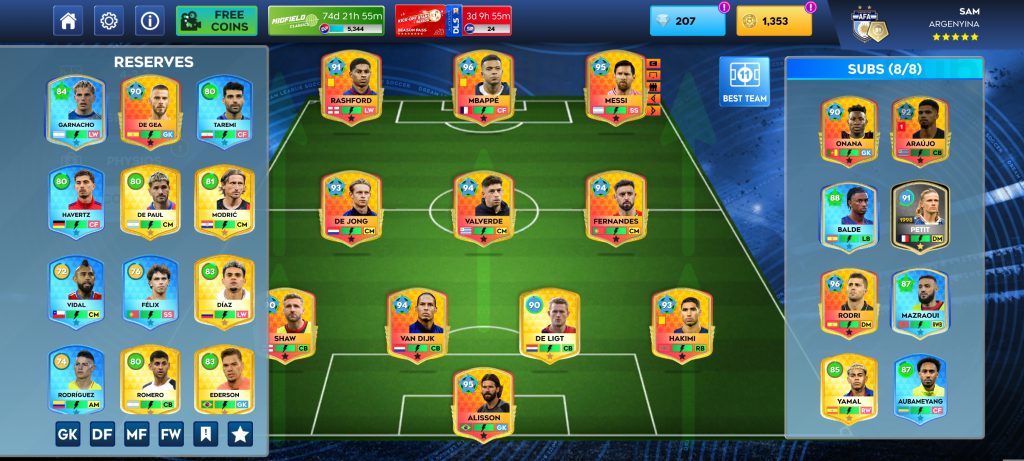
Task: Open the Best Team auto-select
Action: pyautogui.click(x=744, y=81)
